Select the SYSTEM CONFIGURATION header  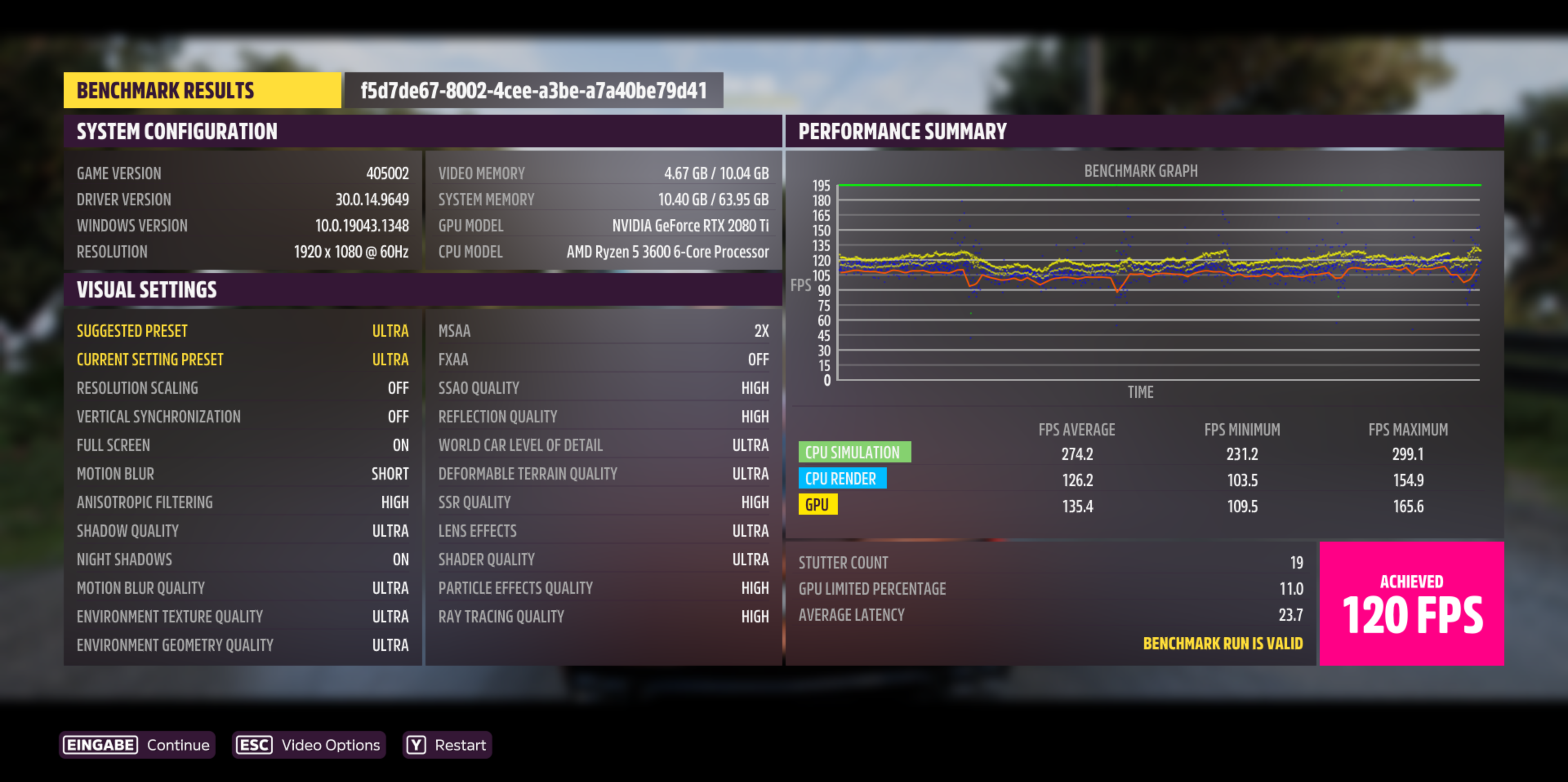tap(176, 131)
